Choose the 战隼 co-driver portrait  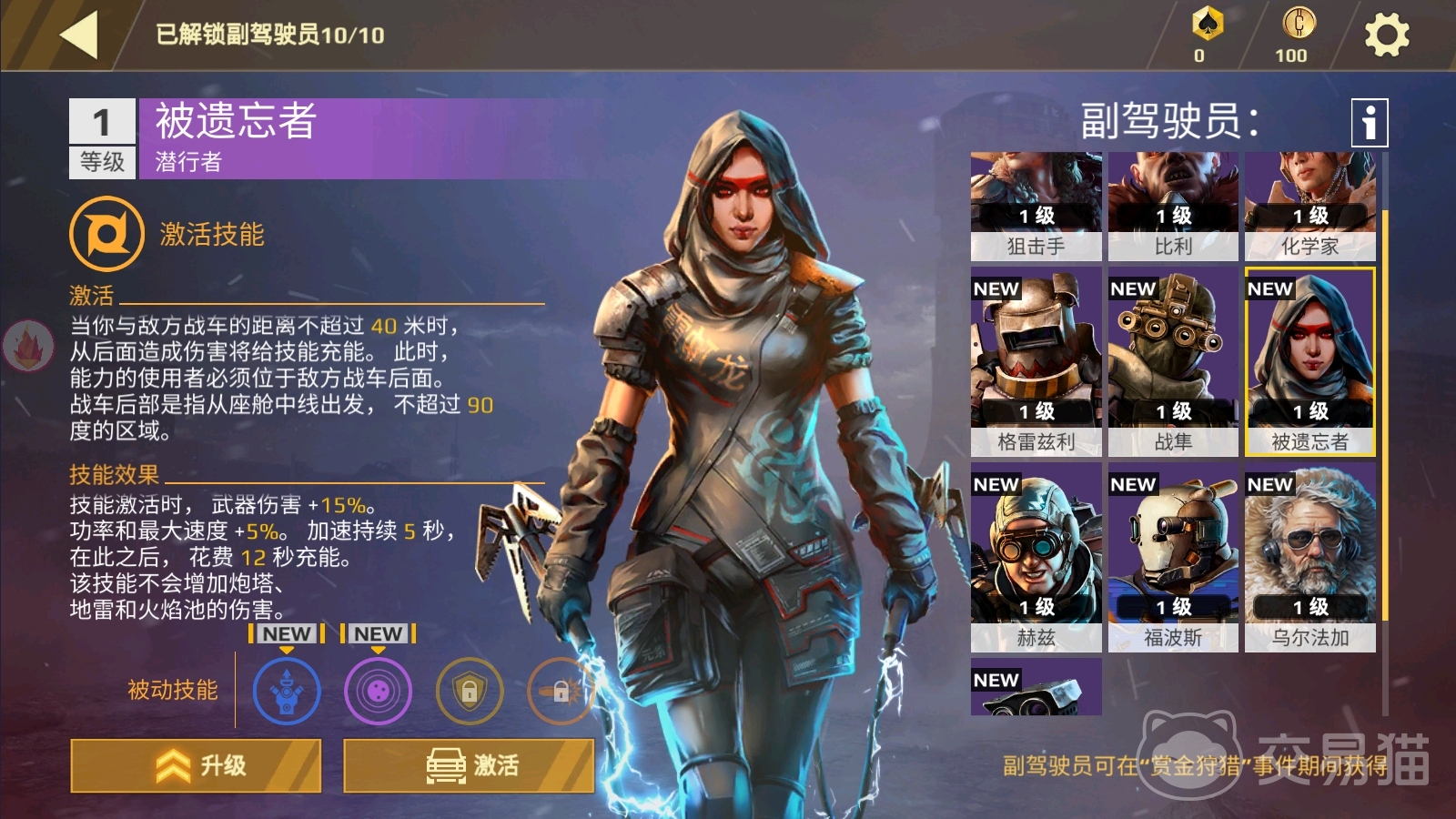coord(1173,361)
